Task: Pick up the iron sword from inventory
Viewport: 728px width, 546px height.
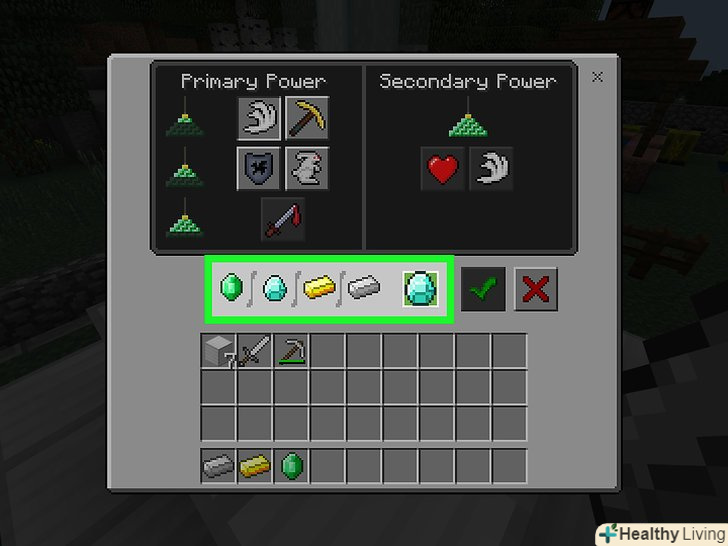Action: pyautogui.click(x=255, y=352)
